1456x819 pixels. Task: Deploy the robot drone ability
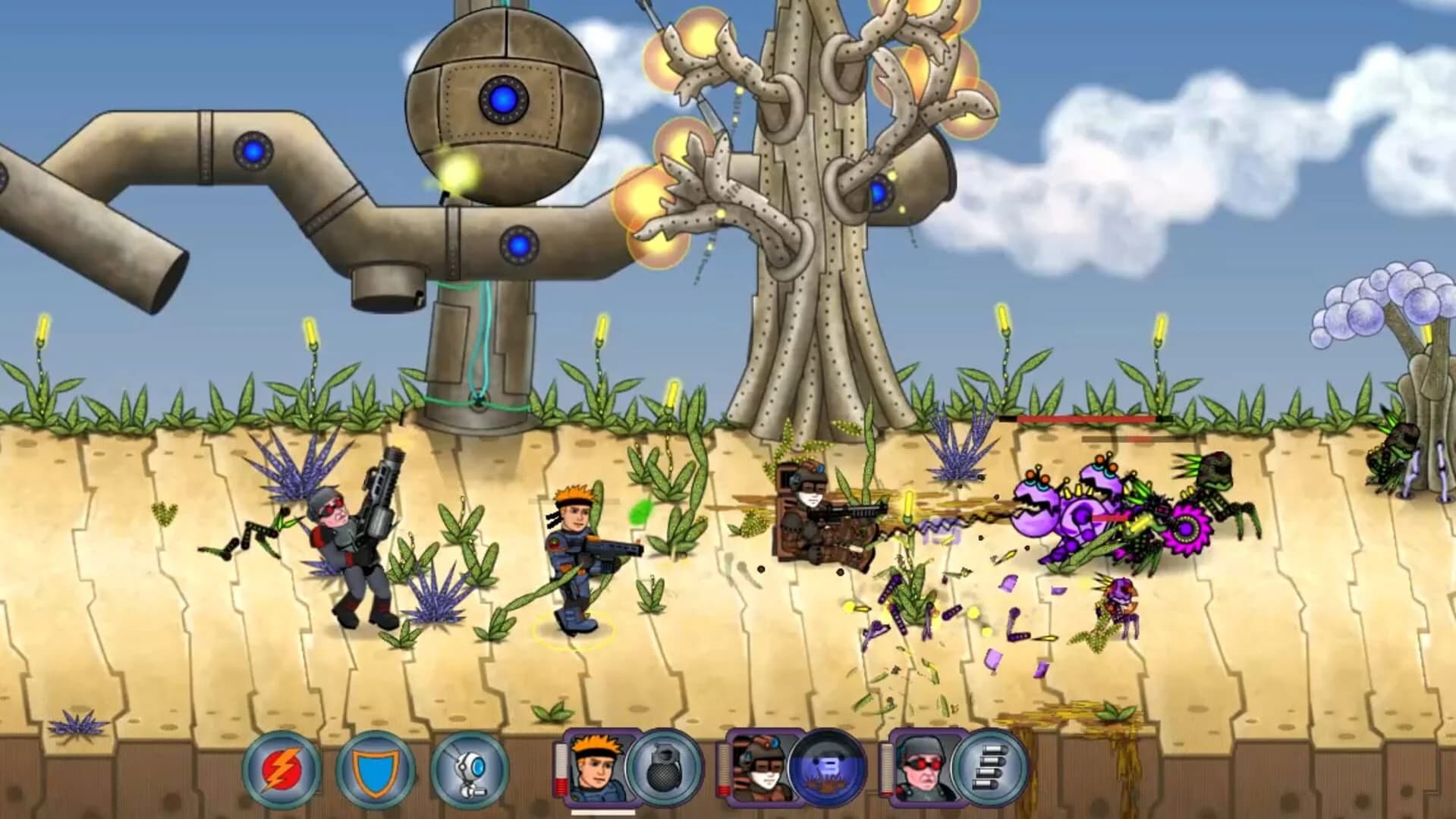pos(468,767)
